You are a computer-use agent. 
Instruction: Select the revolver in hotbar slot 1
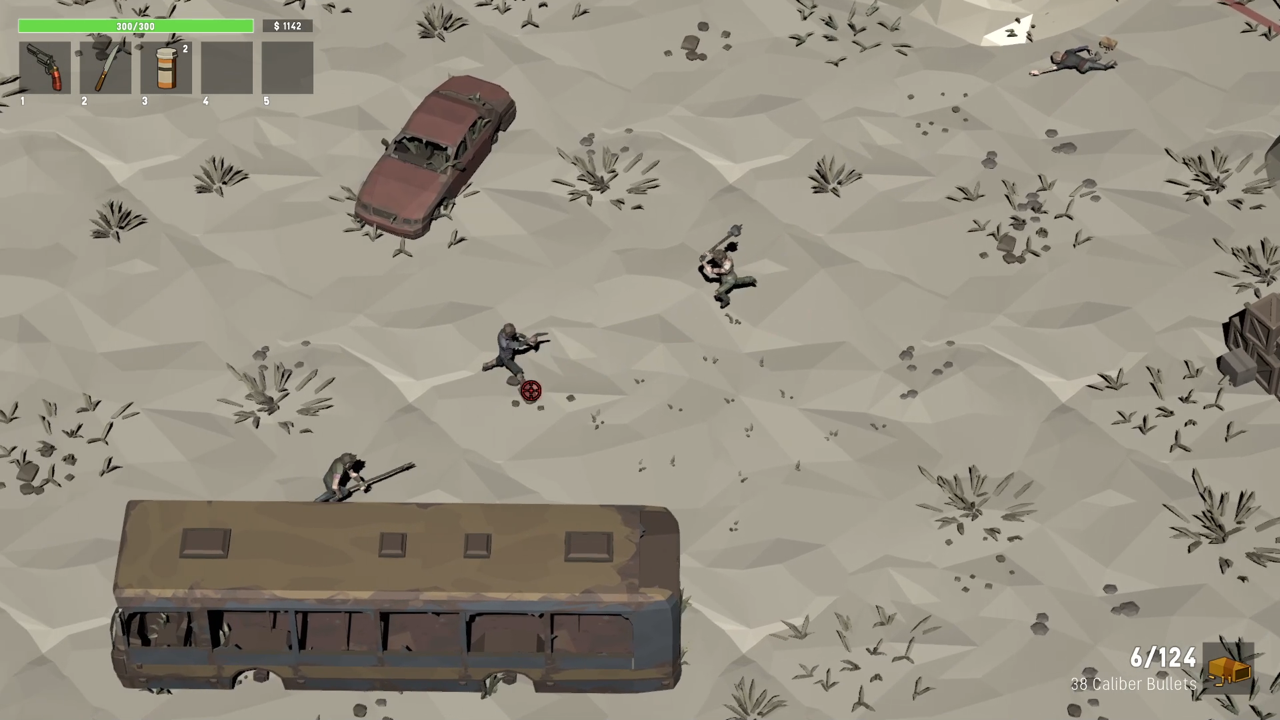point(45,68)
